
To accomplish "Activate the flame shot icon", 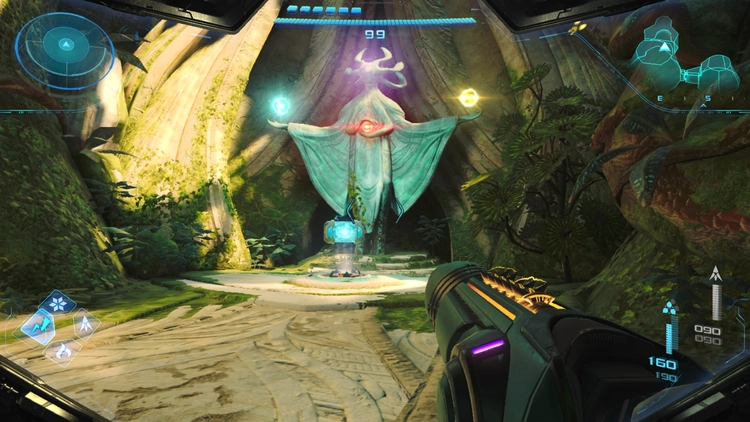I will tap(62, 350).
